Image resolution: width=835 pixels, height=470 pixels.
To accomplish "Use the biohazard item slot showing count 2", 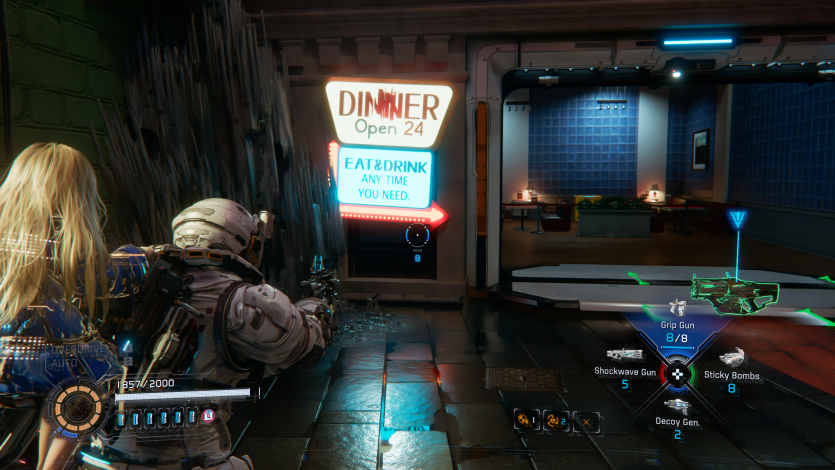I will coord(555,421).
